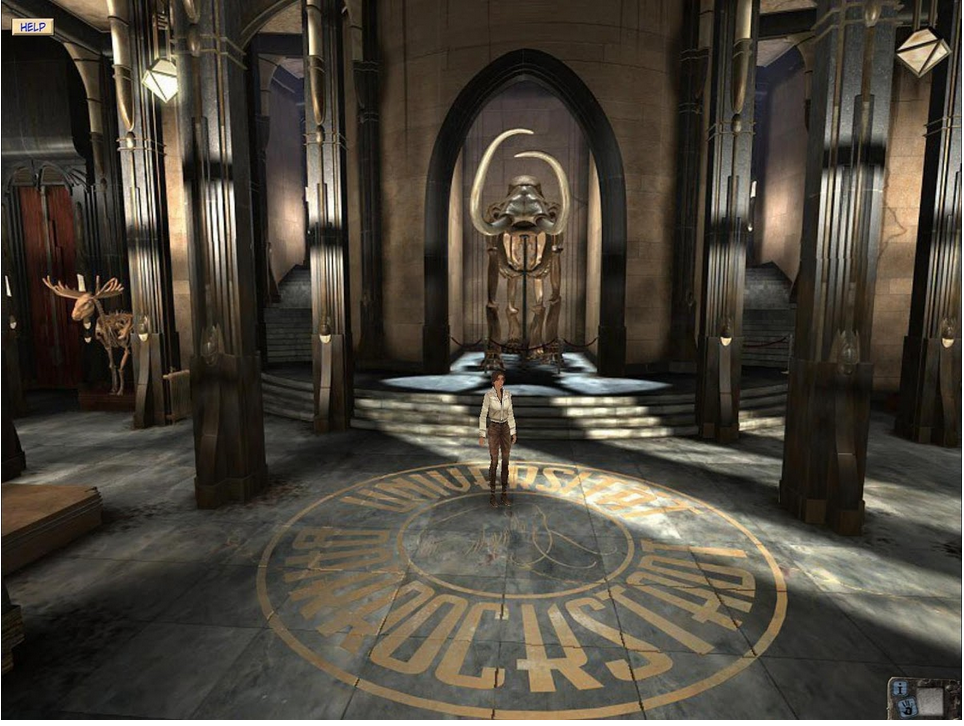Click the blue info 'i' icon

coord(901,688)
